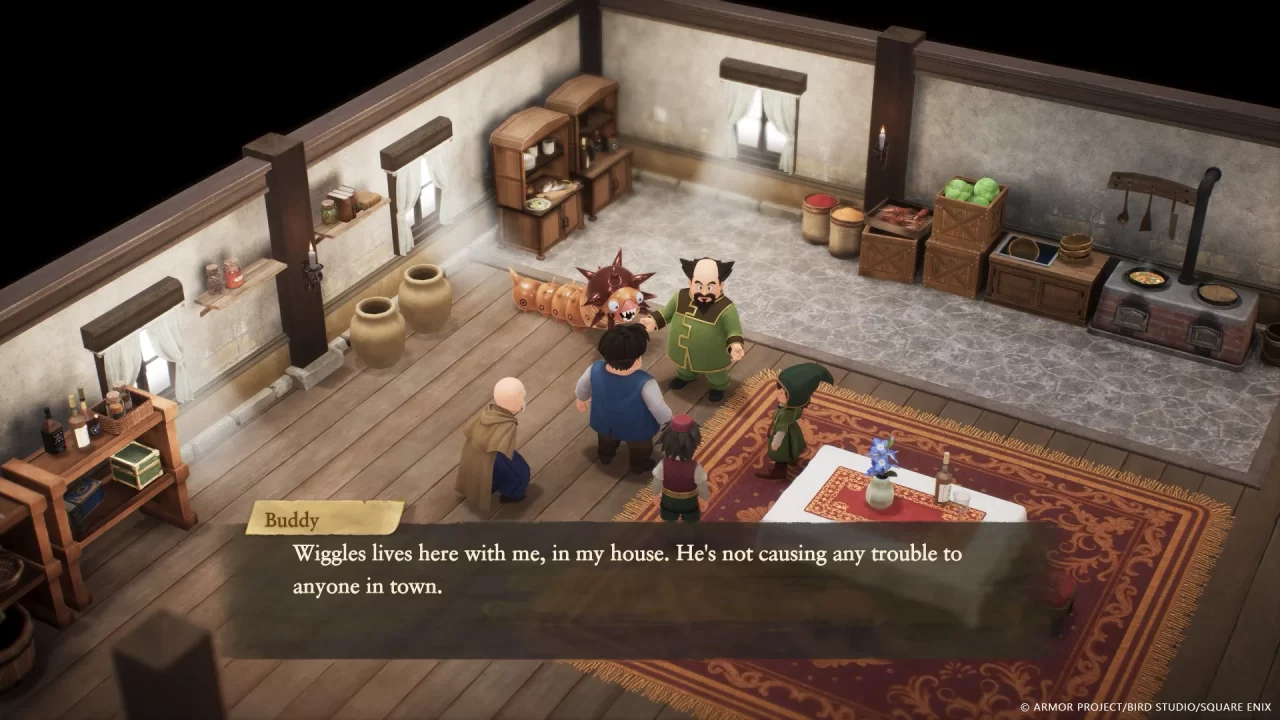Click the hanging candle sconce on the pillar
The image size is (1280, 720).
click(x=313, y=262)
